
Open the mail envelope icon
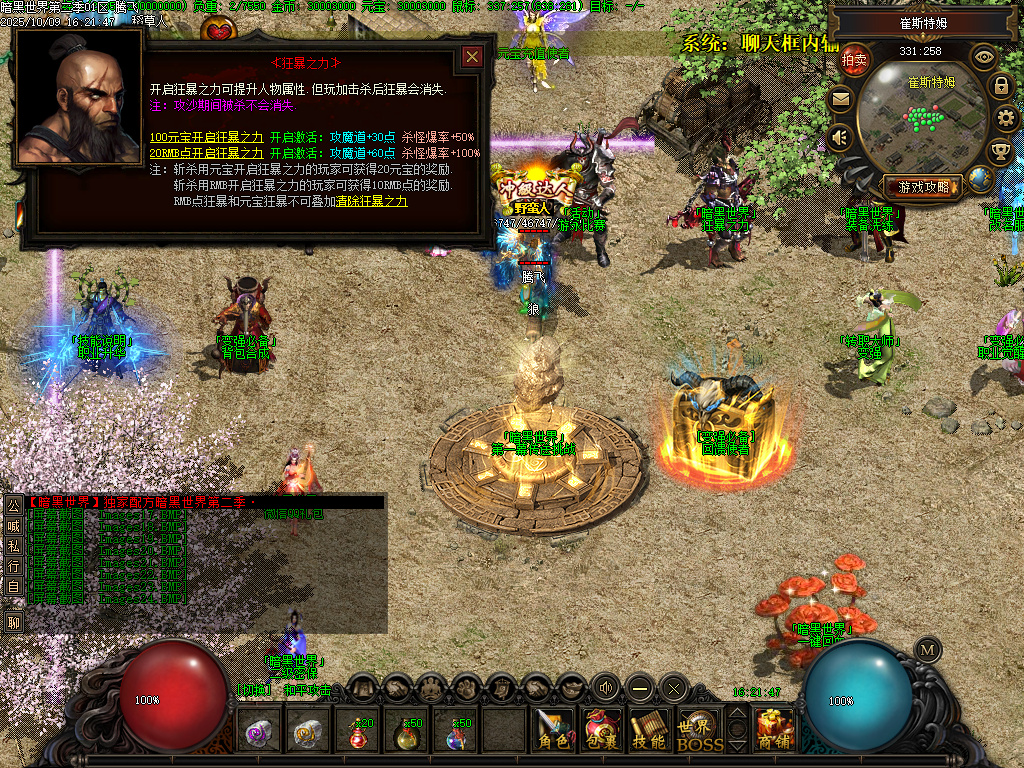tap(840, 99)
